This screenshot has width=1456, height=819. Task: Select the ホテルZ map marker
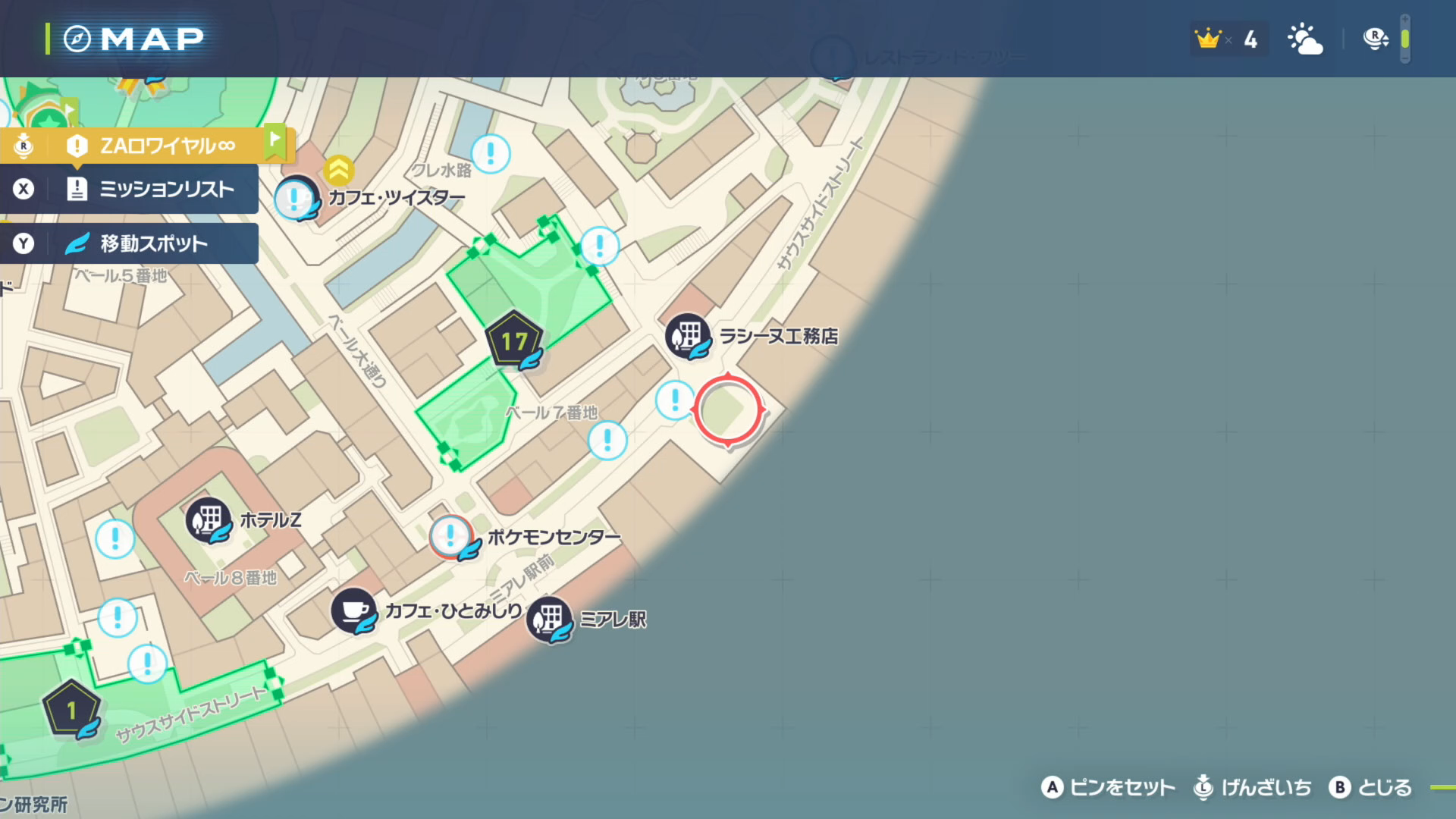[x=208, y=520]
